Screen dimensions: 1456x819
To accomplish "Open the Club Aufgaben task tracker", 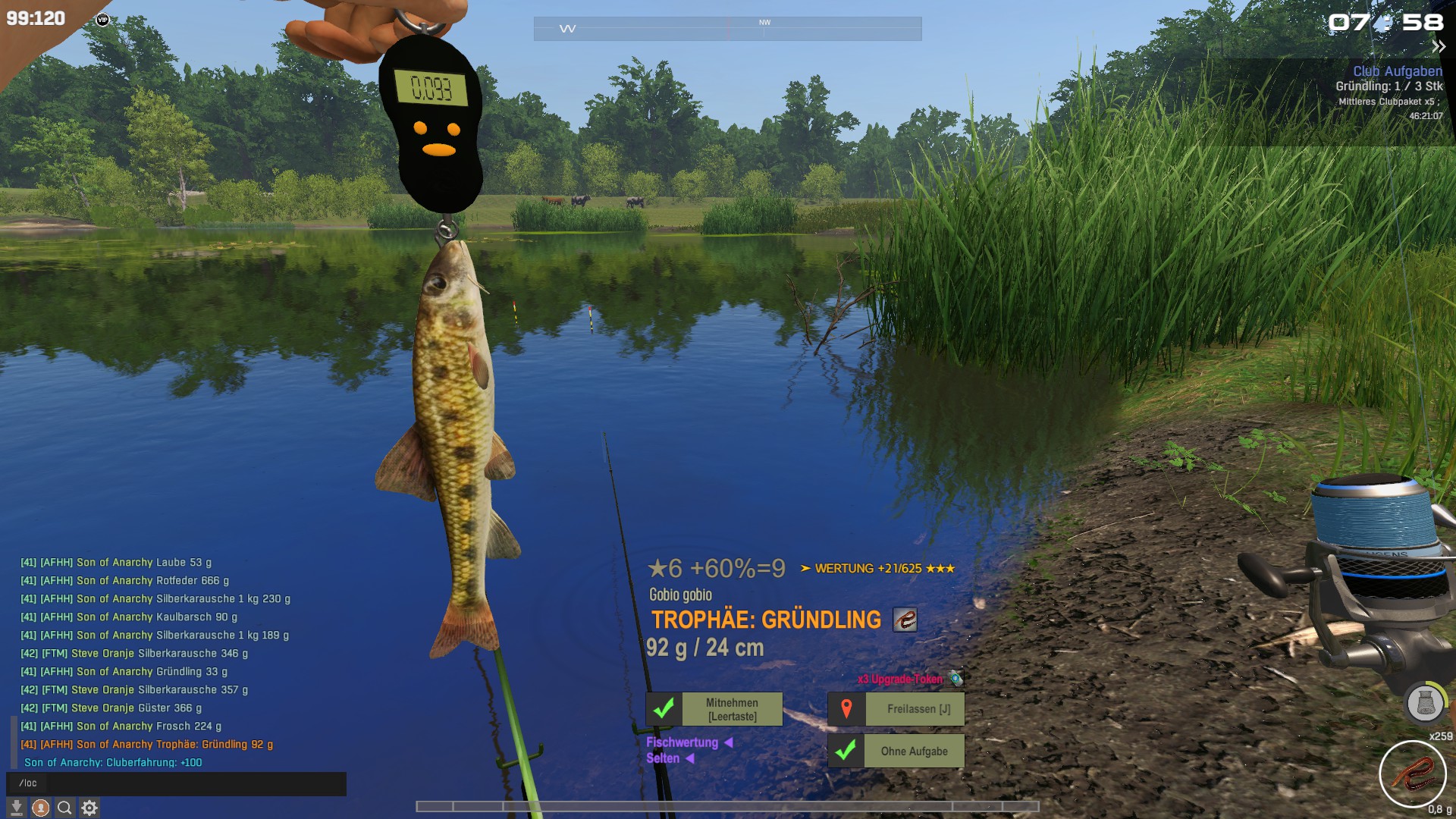I will [1397, 71].
